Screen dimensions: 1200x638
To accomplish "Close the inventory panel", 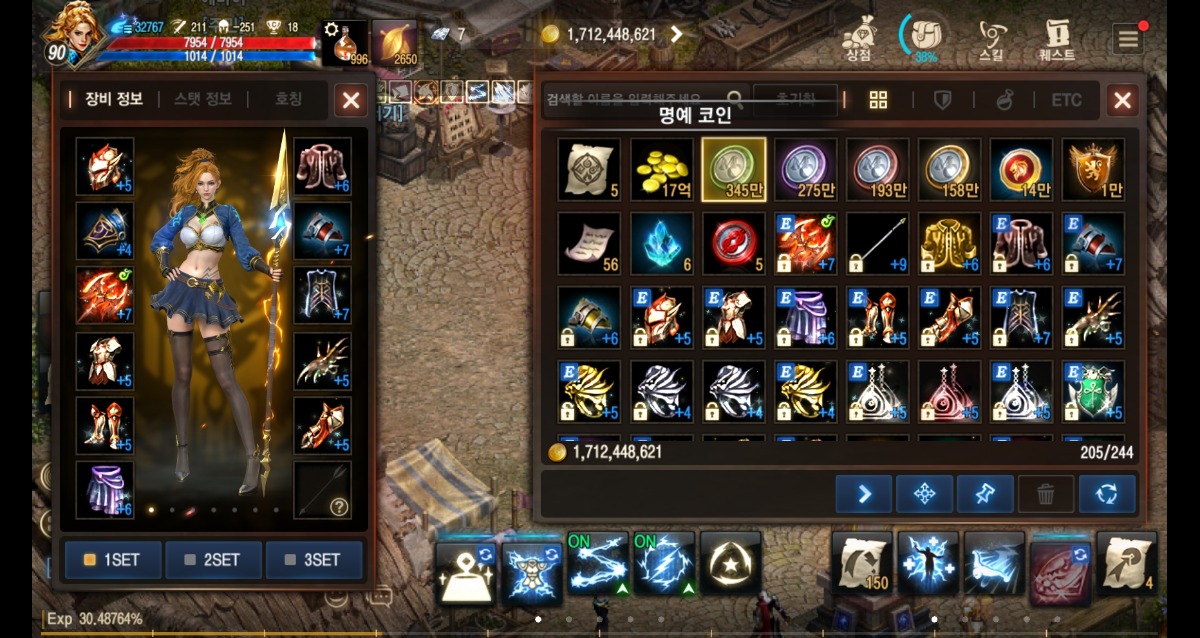I will point(1122,100).
